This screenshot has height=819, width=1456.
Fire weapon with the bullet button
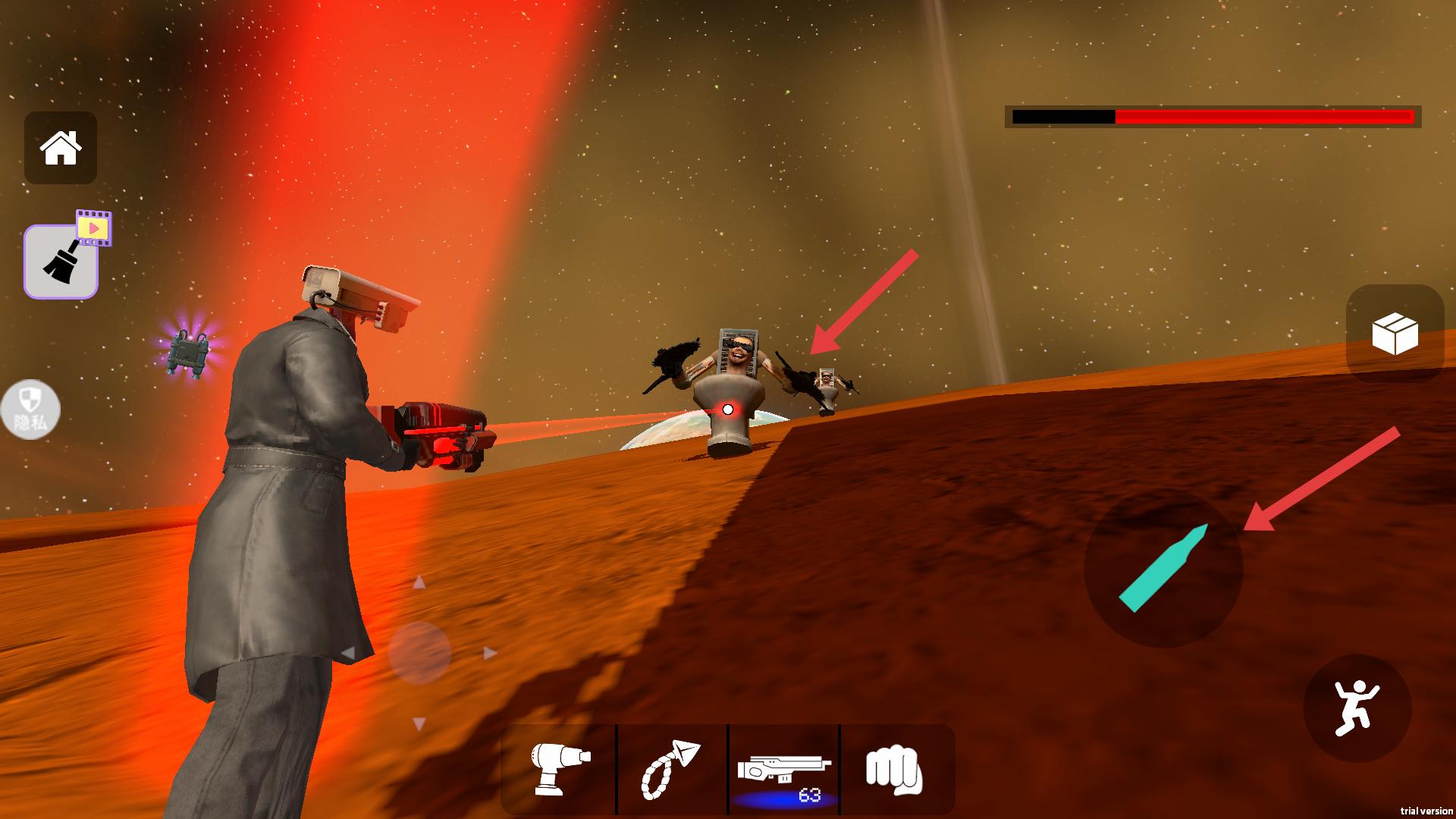tap(1163, 569)
